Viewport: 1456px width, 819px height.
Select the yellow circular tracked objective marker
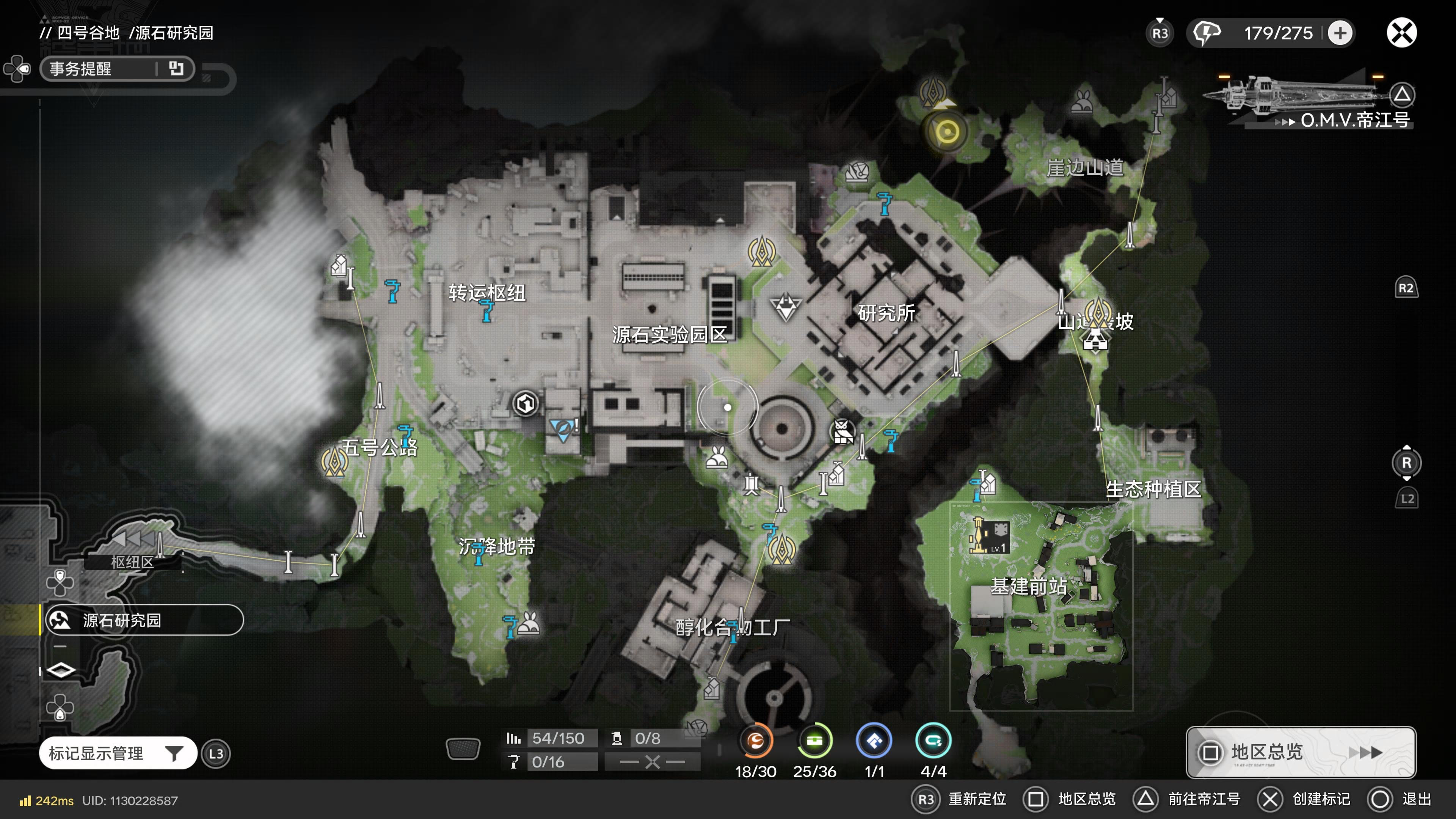coord(947,132)
